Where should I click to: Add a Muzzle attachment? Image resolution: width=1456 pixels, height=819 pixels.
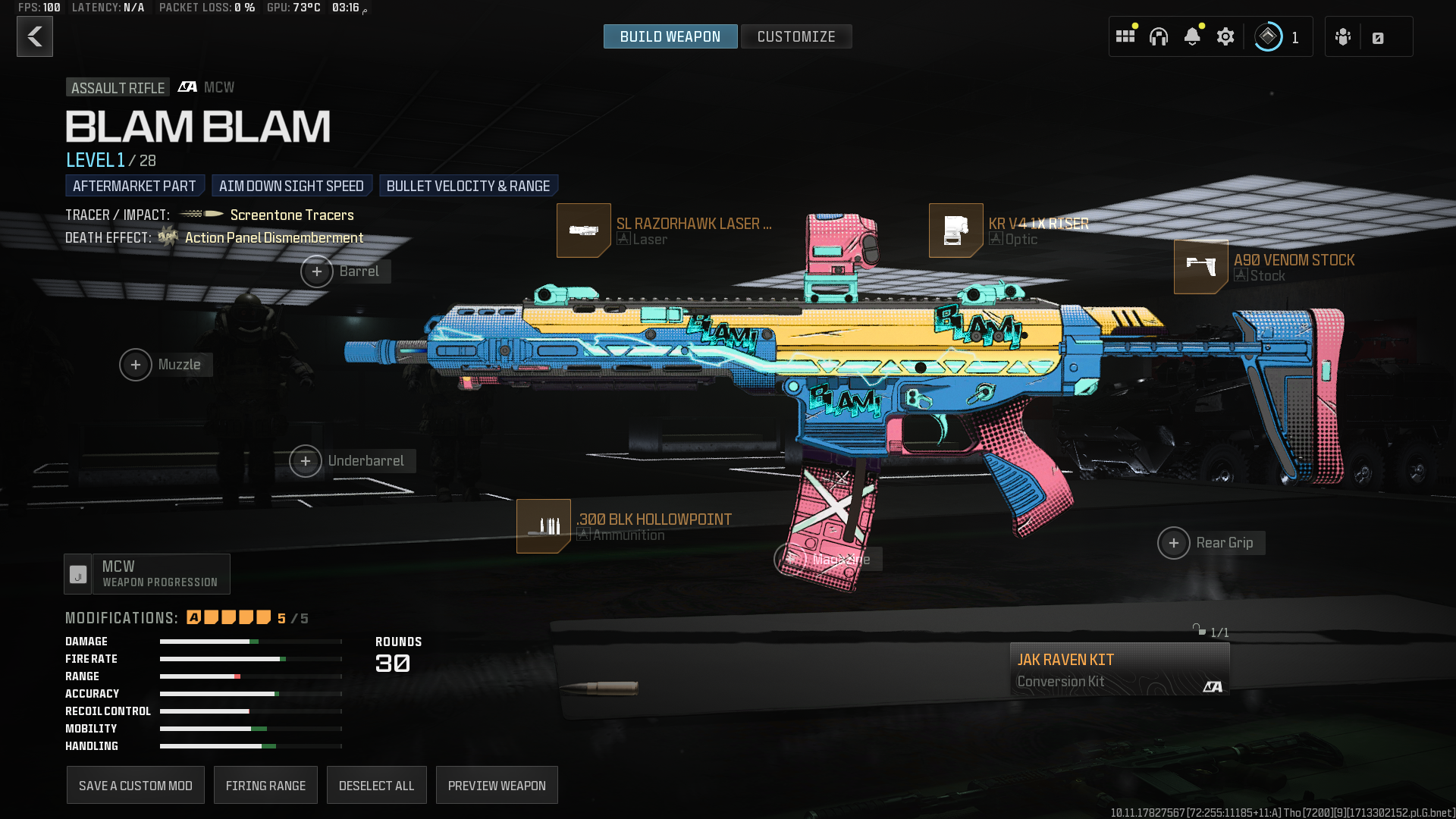[136, 365]
